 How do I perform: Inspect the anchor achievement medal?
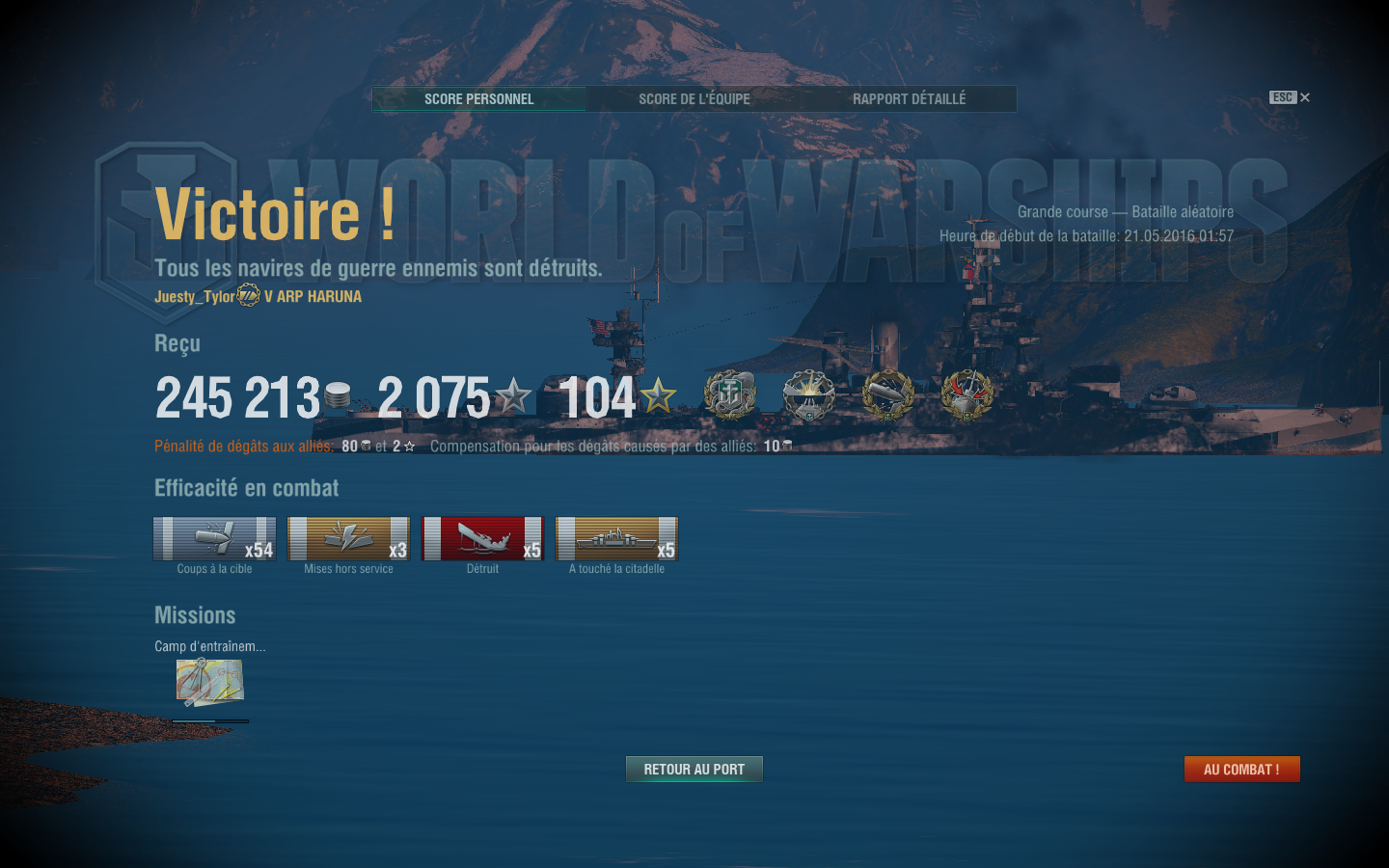click(x=730, y=395)
